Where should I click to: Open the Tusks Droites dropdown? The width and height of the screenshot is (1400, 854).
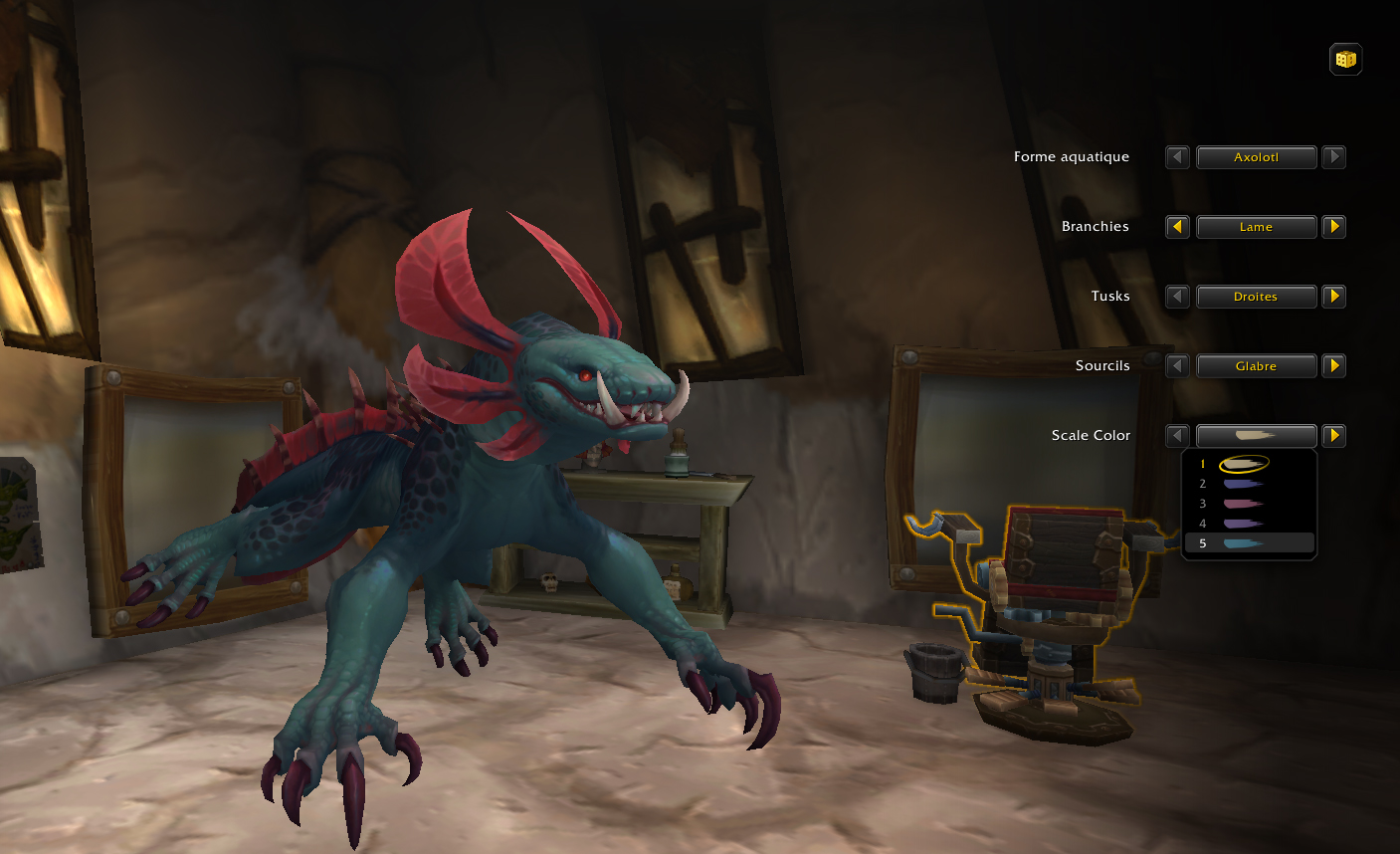click(1256, 297)
